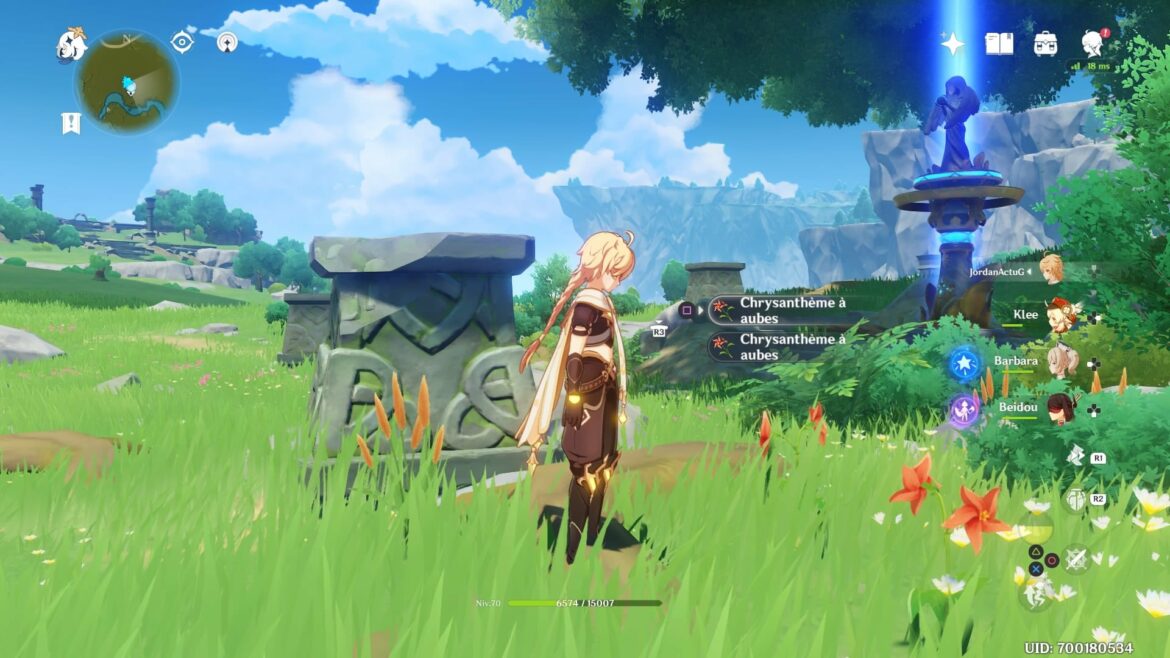Viewport: 1170px width, 658px height.
Task: Click the round signal-rings icon beside the eye
Action: pos(227,42)
